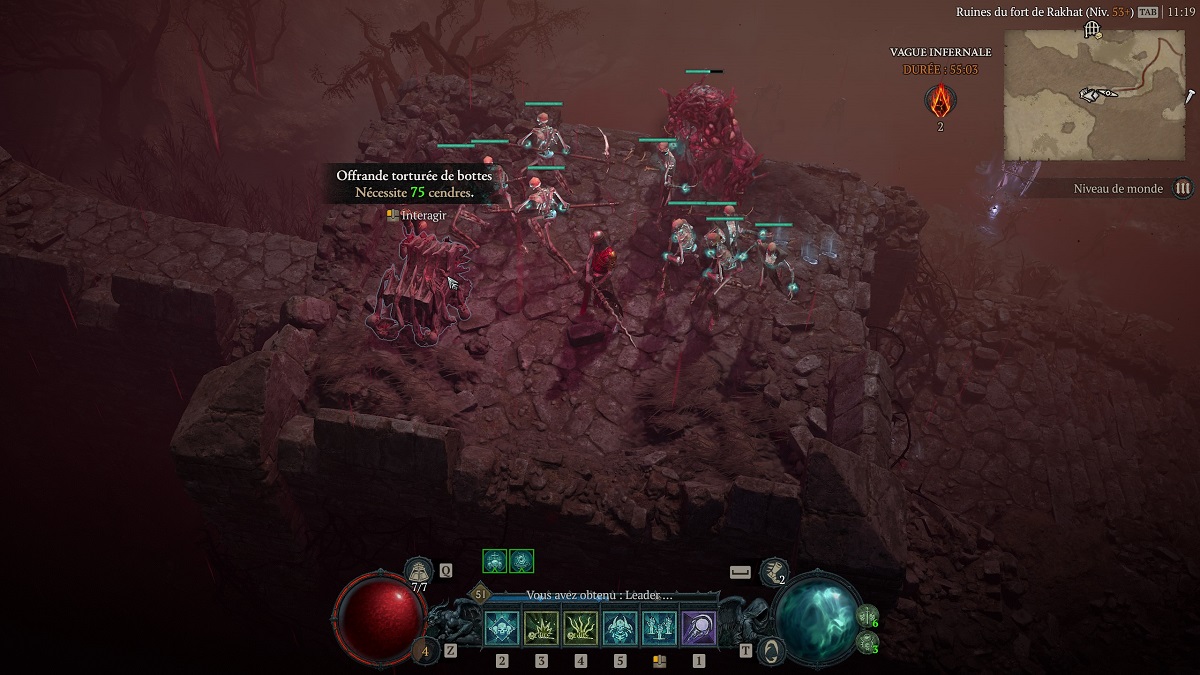Click the dungeon gate marker on the minimap
The height and width of the screenshot is (675, 1200).
(1092, 30)
